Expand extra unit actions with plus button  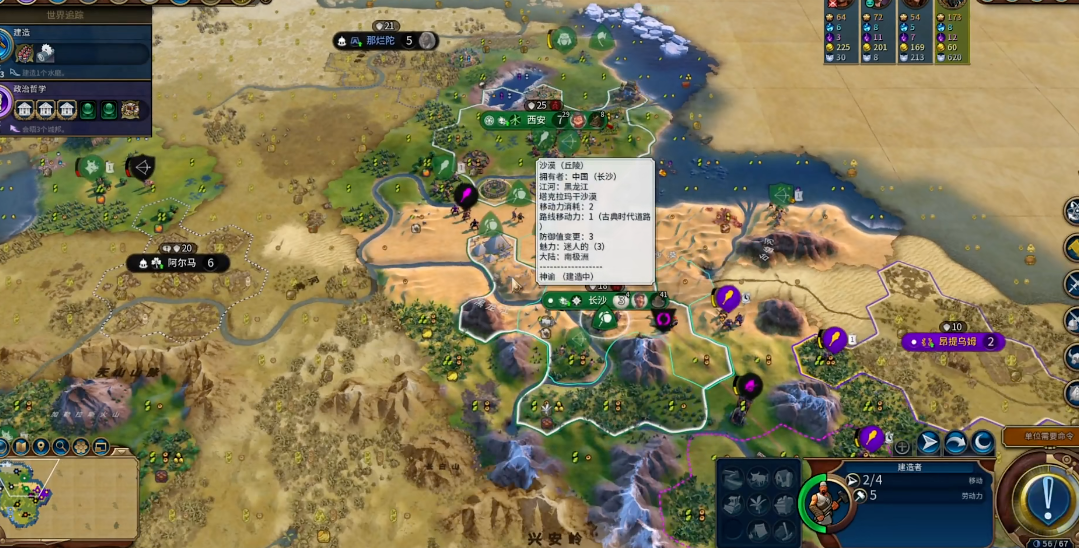[x=902, y=447]
